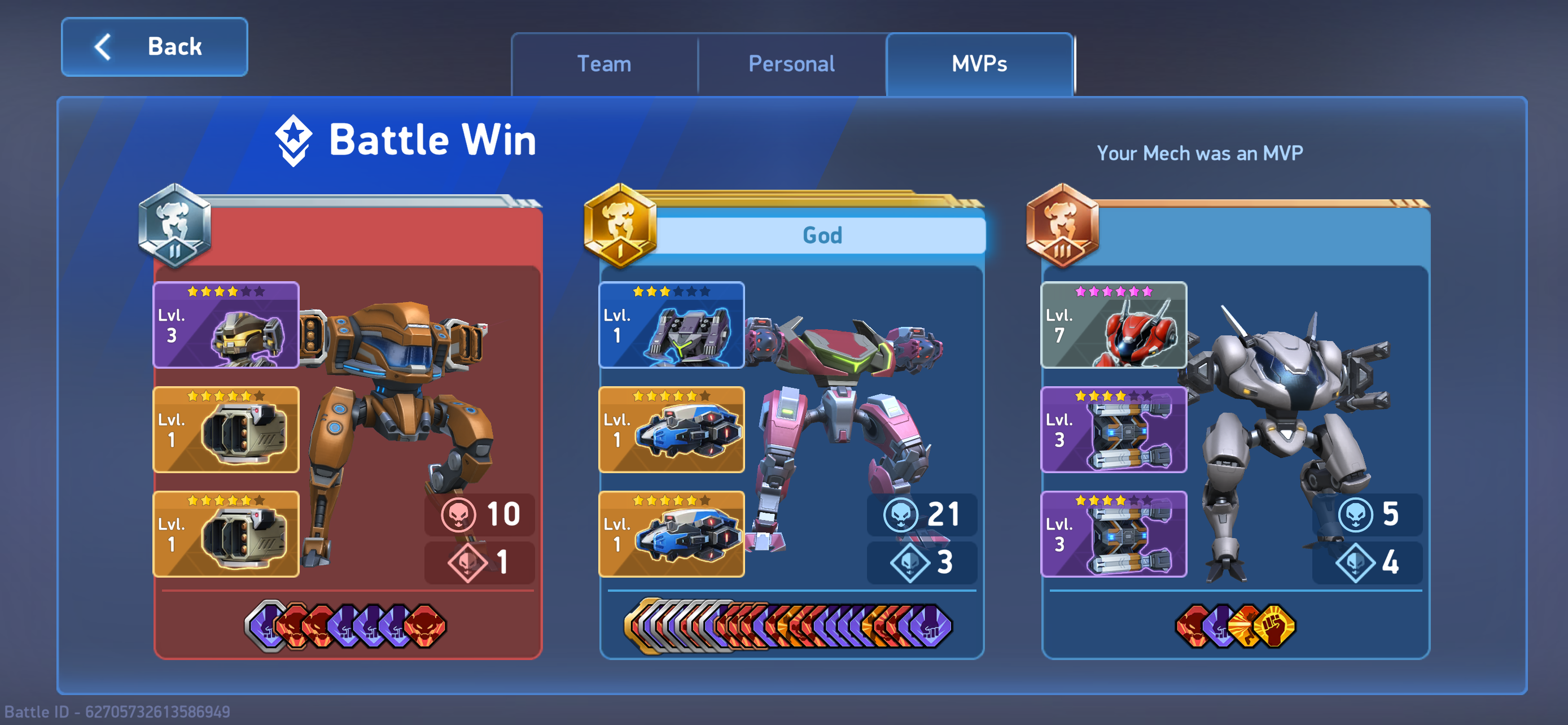Switch to the Team tab
Screen dimensions: 1568x725
604,64
